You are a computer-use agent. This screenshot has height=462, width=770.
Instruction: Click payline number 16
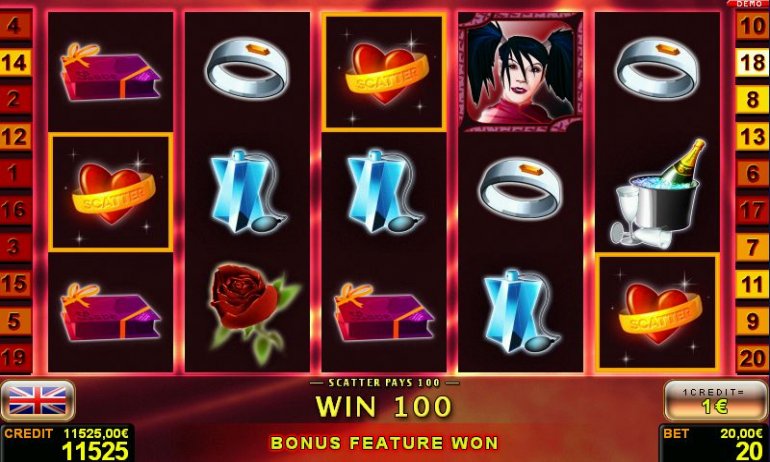click(x=15, y=210)
